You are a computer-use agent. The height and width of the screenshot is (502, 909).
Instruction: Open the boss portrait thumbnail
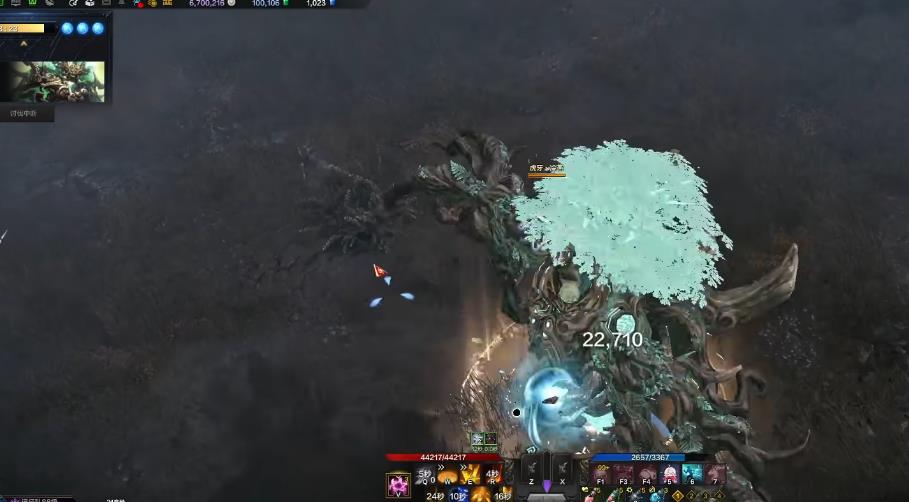(57, 81)
